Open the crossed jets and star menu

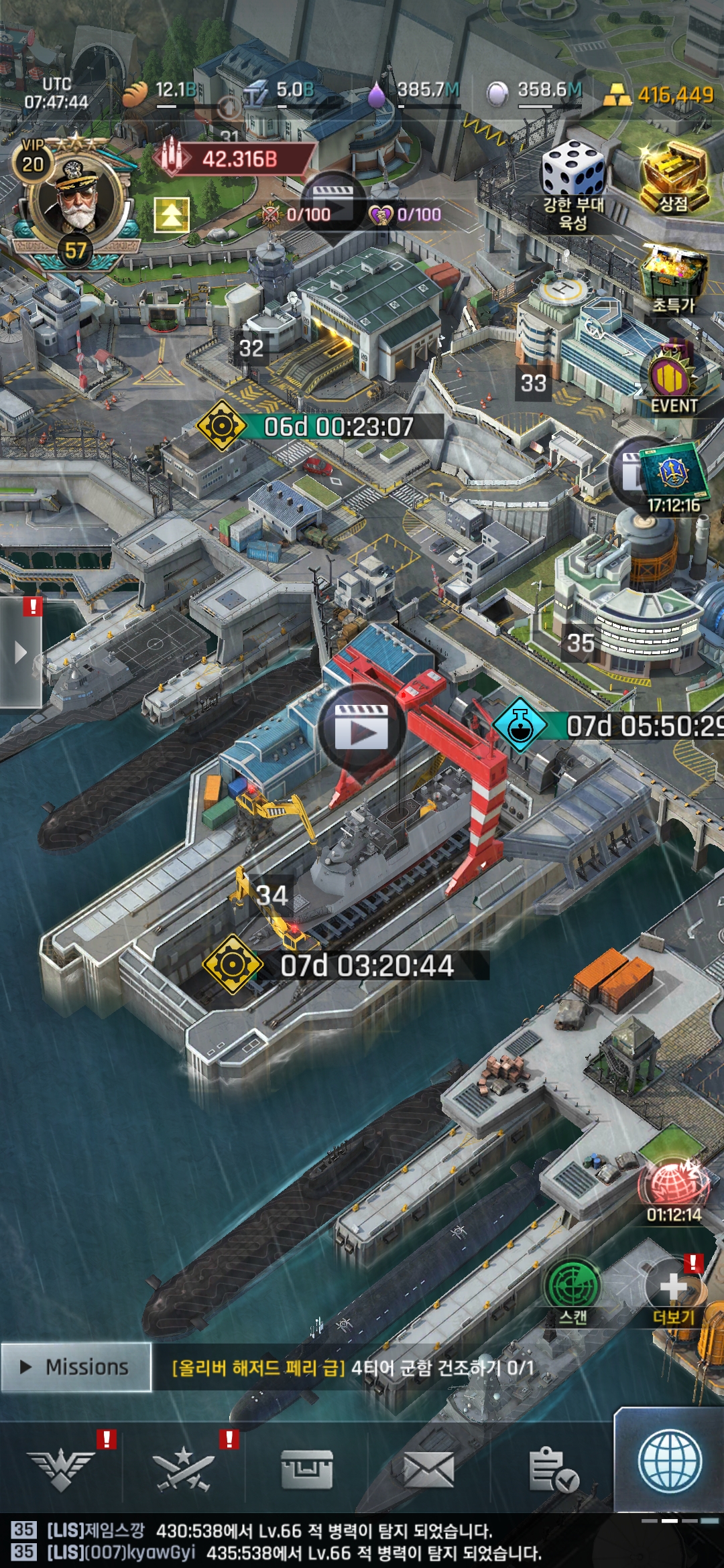[x=183, y=1472]
